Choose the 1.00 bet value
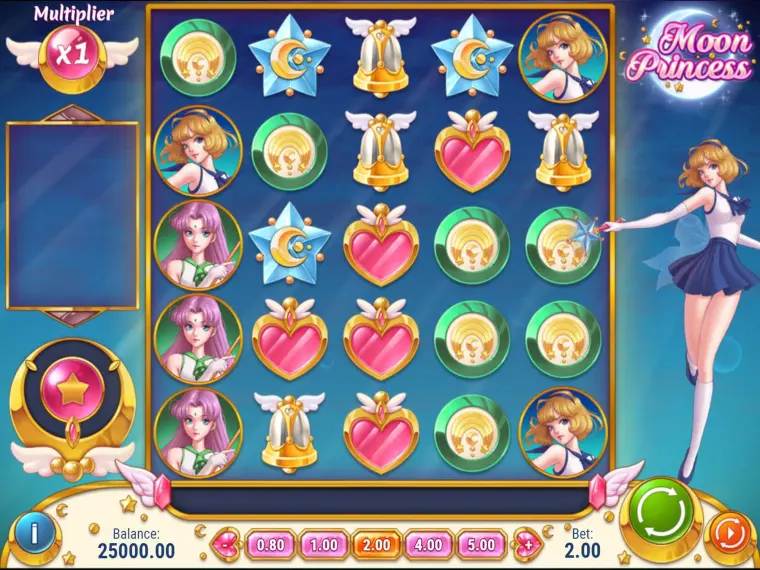The width and height of the screenshot is (760, 570). tap(323, 546)
